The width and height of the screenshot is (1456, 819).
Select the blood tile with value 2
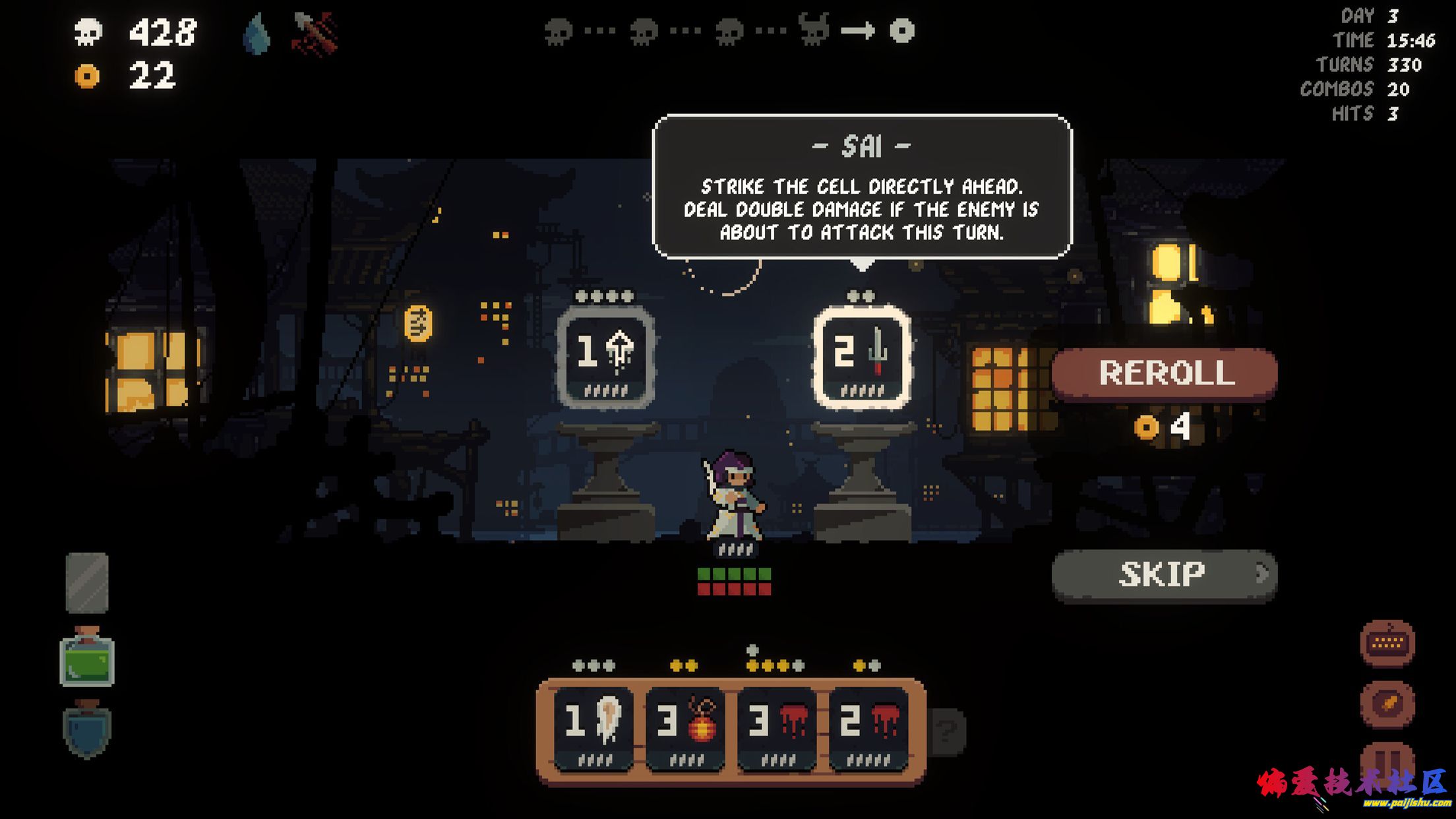(868, 728)
